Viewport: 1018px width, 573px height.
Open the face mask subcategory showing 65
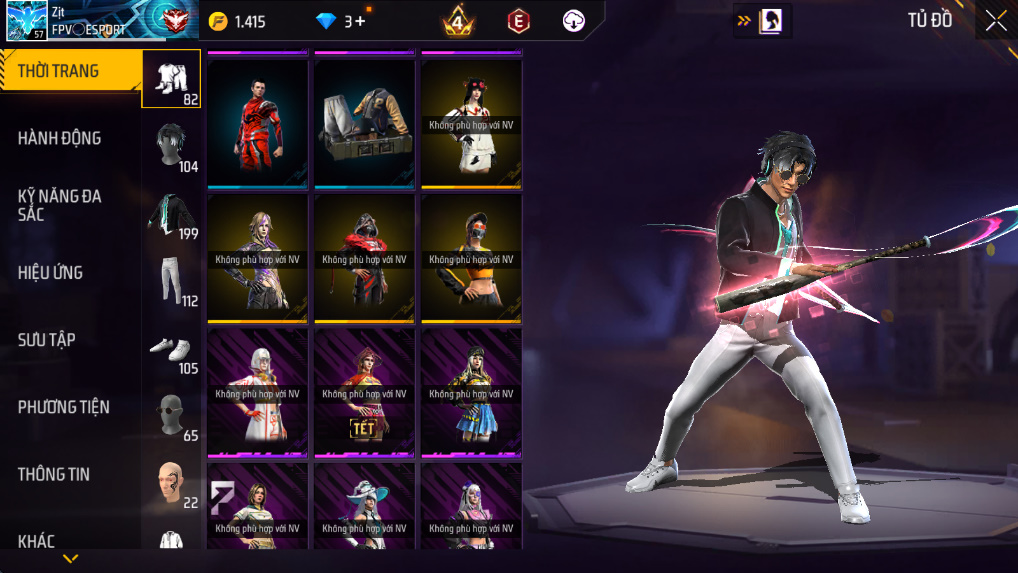point(171,415)
